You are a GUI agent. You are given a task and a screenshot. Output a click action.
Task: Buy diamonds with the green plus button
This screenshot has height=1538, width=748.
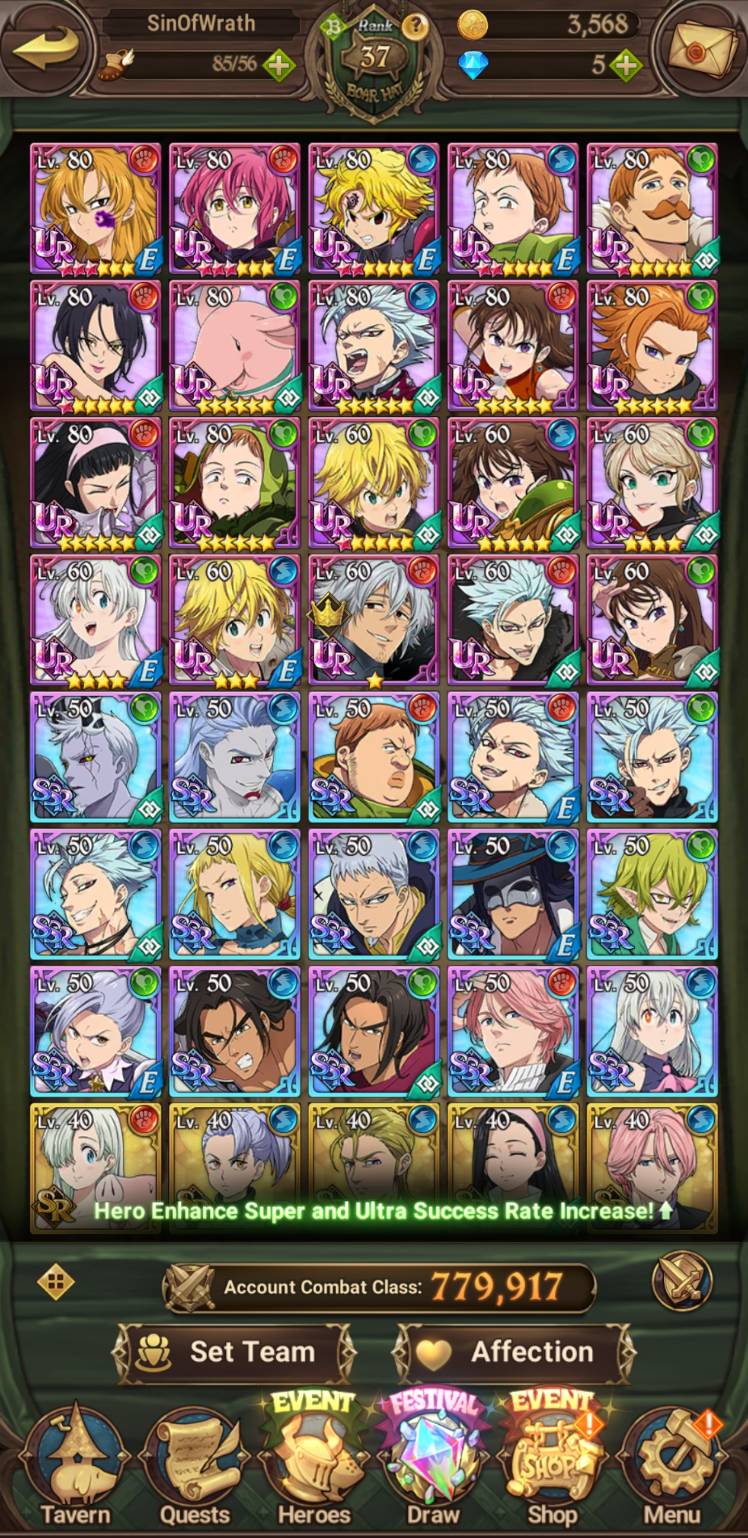click(x=625, y=66)
